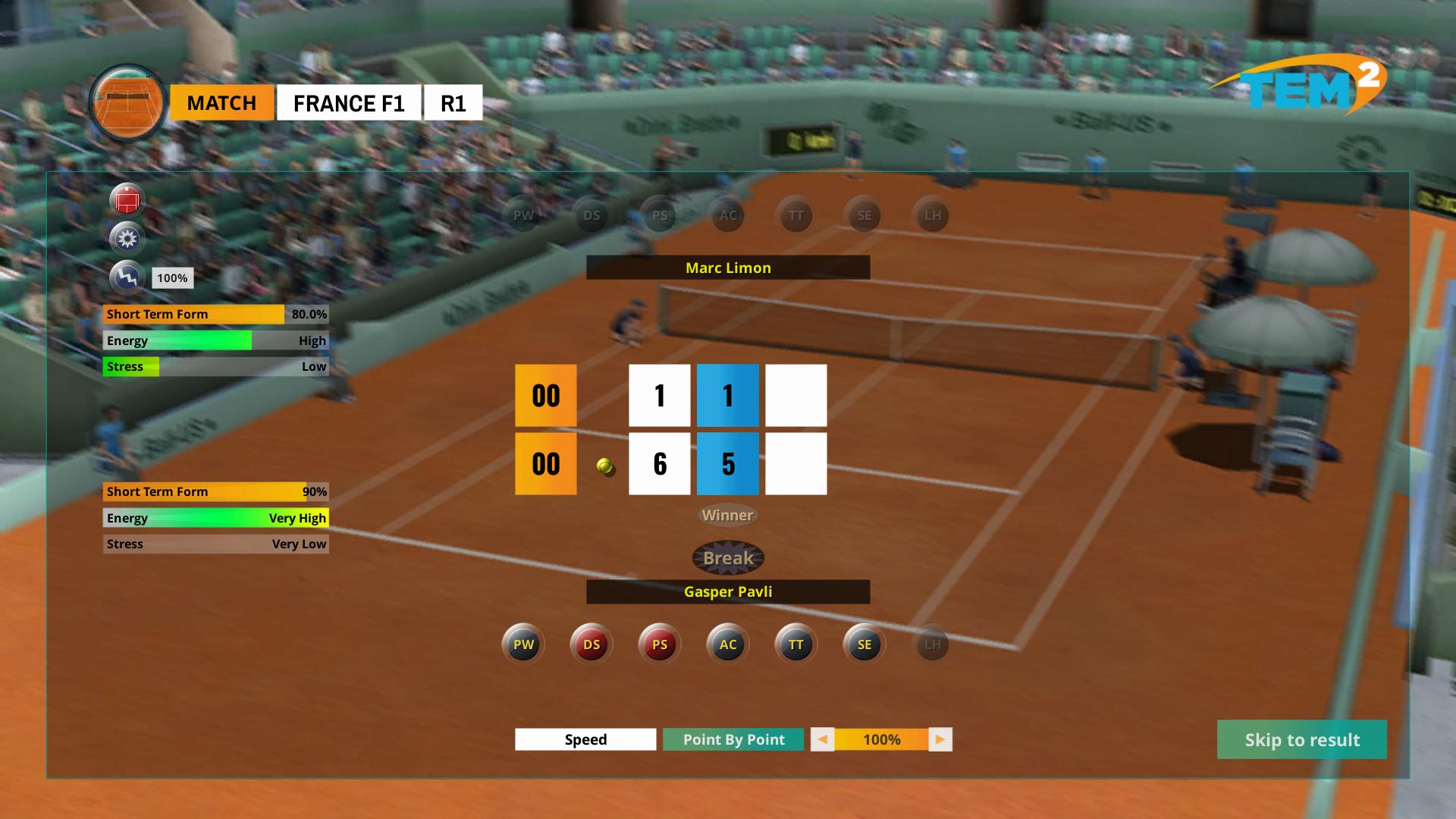
Task: Click the energy lightning icon showing 100%
Action: (x=127, y=278)
